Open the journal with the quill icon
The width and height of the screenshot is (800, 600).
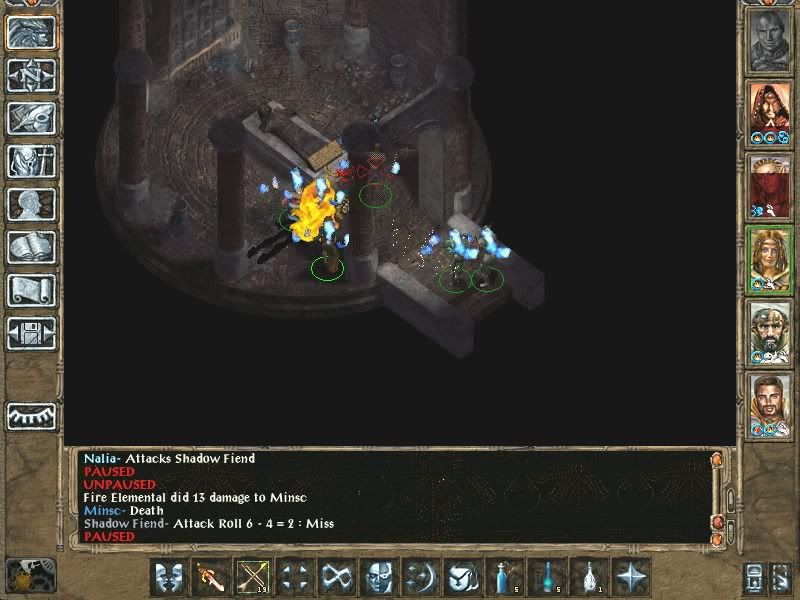31,118
